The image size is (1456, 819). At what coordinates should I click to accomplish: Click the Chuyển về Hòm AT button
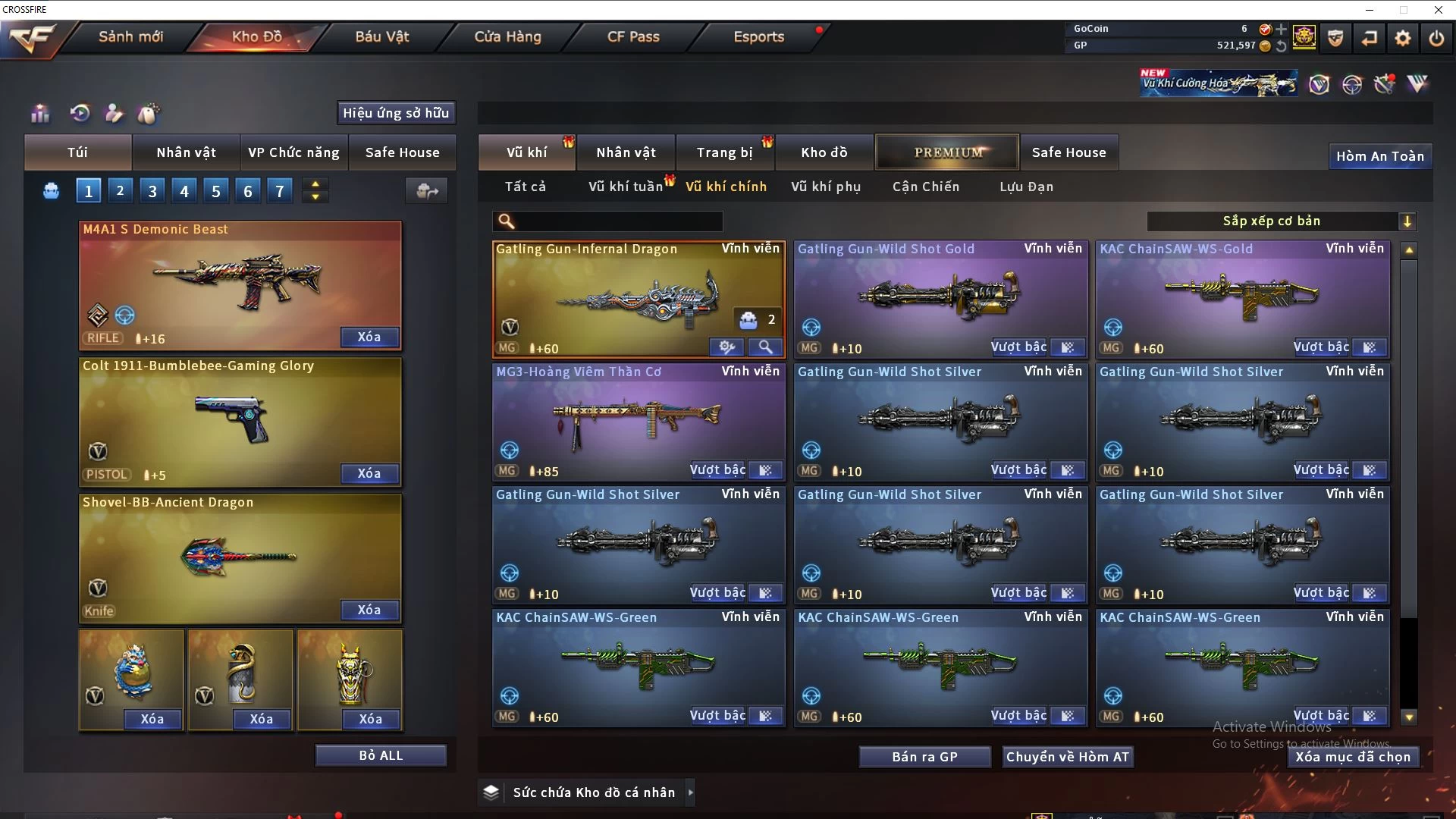click(x=1067, y=757)
